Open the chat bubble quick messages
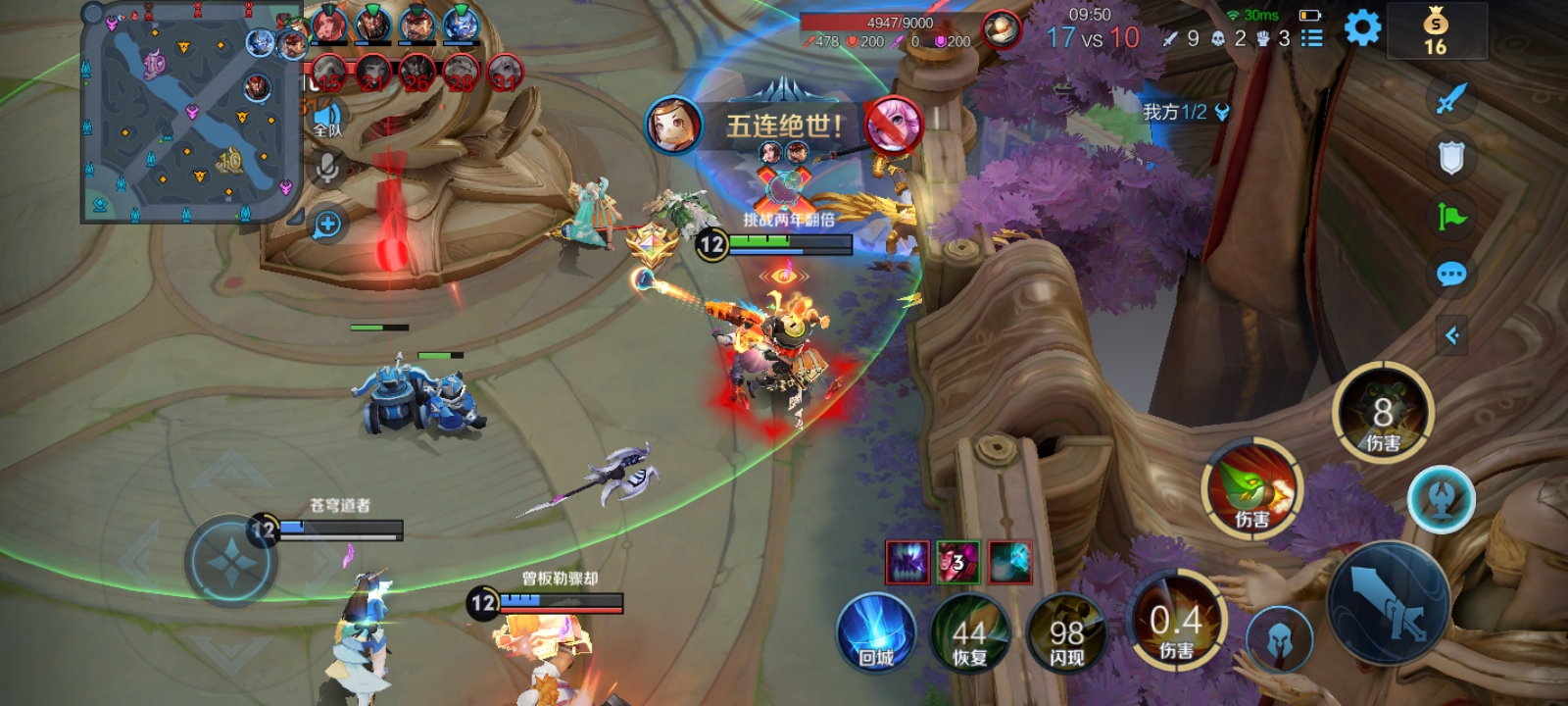 [x=1451, y=274]
